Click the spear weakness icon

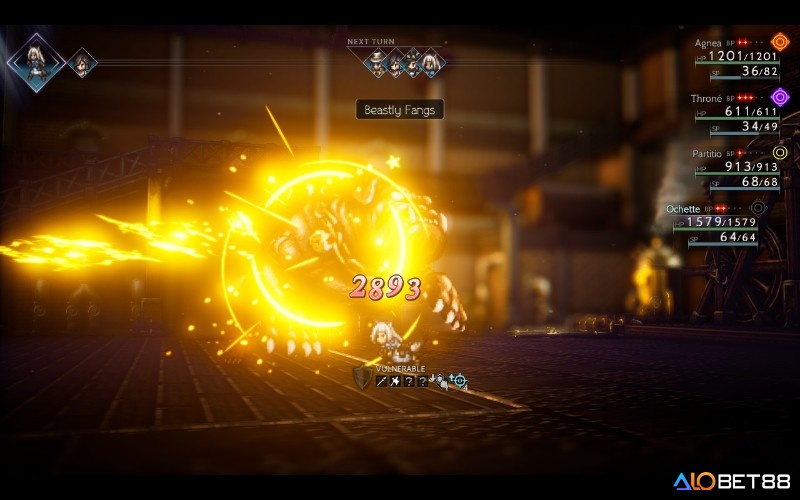click(381, 381)
